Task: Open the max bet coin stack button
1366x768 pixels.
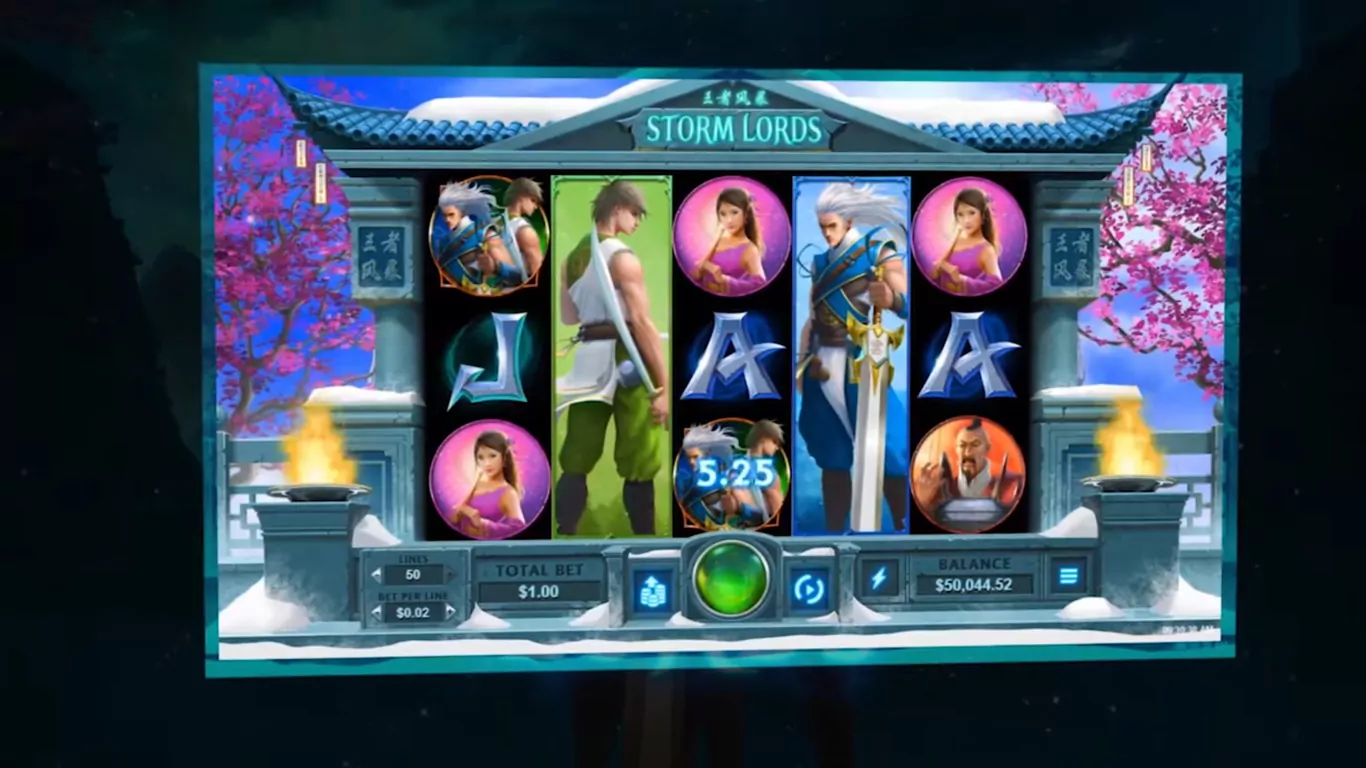Action: click(x=652, y=590)
